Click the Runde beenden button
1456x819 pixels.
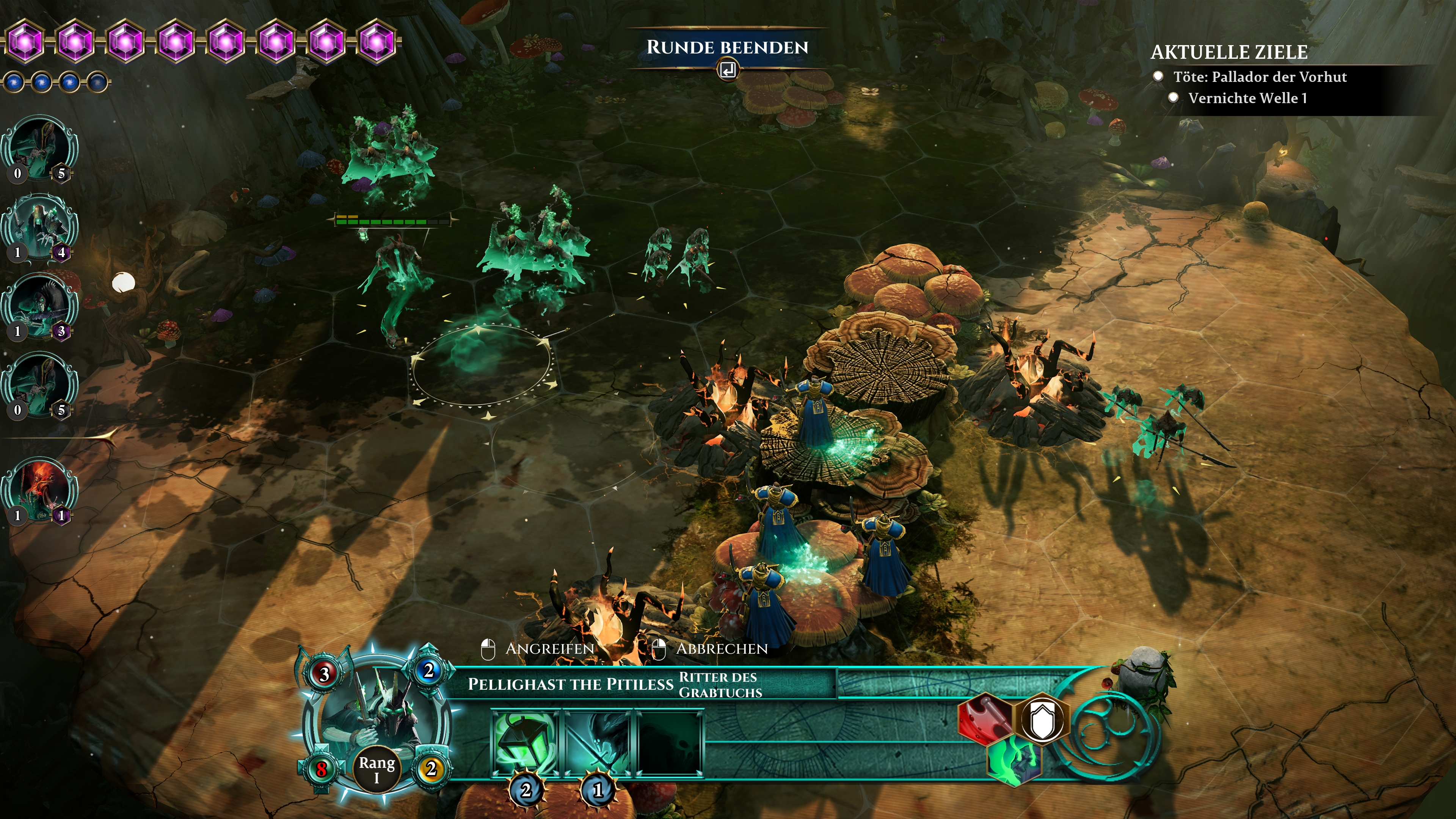click(x=727, y=48)
